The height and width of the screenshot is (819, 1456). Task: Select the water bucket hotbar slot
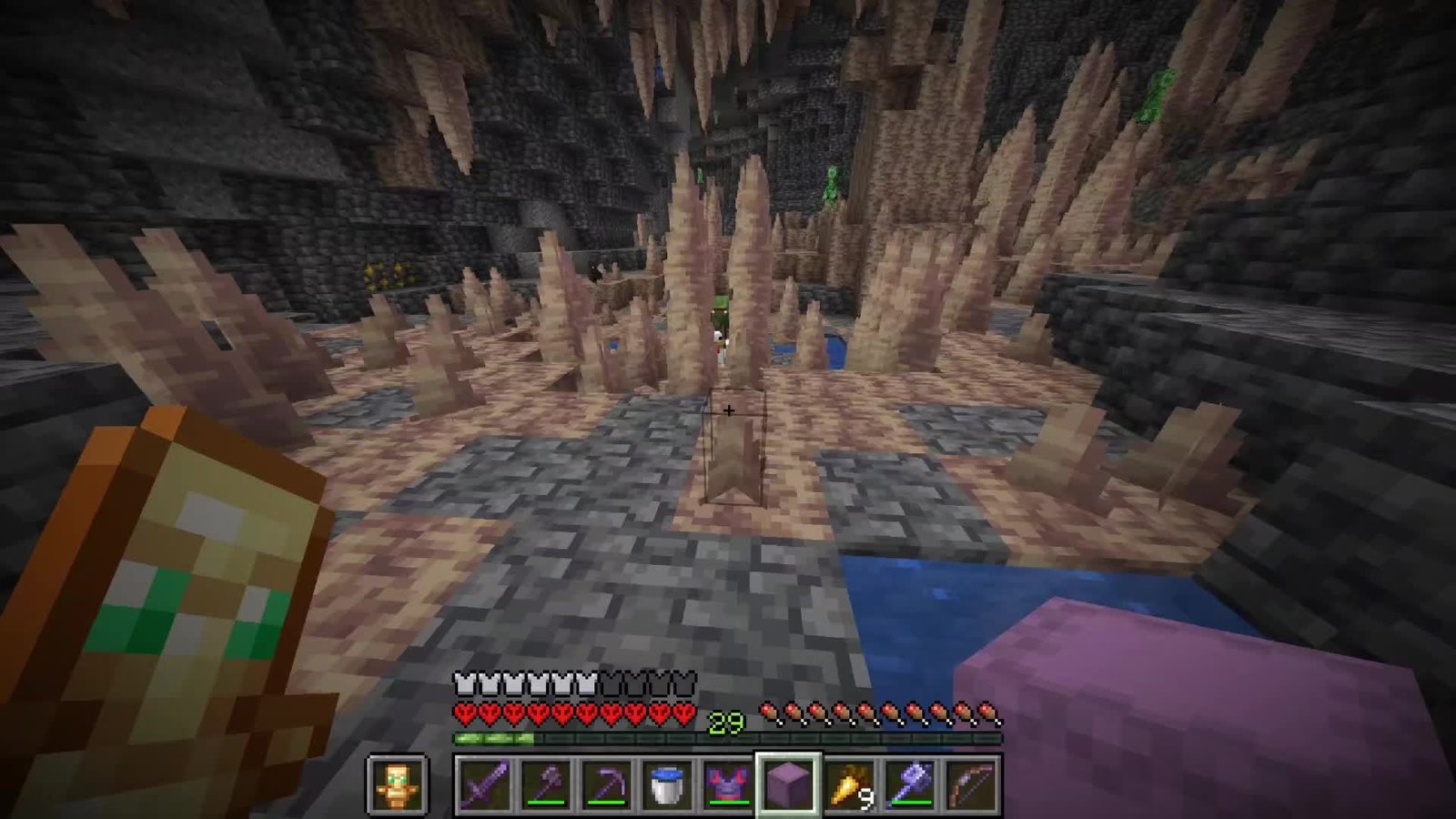(x=666, y=784)
